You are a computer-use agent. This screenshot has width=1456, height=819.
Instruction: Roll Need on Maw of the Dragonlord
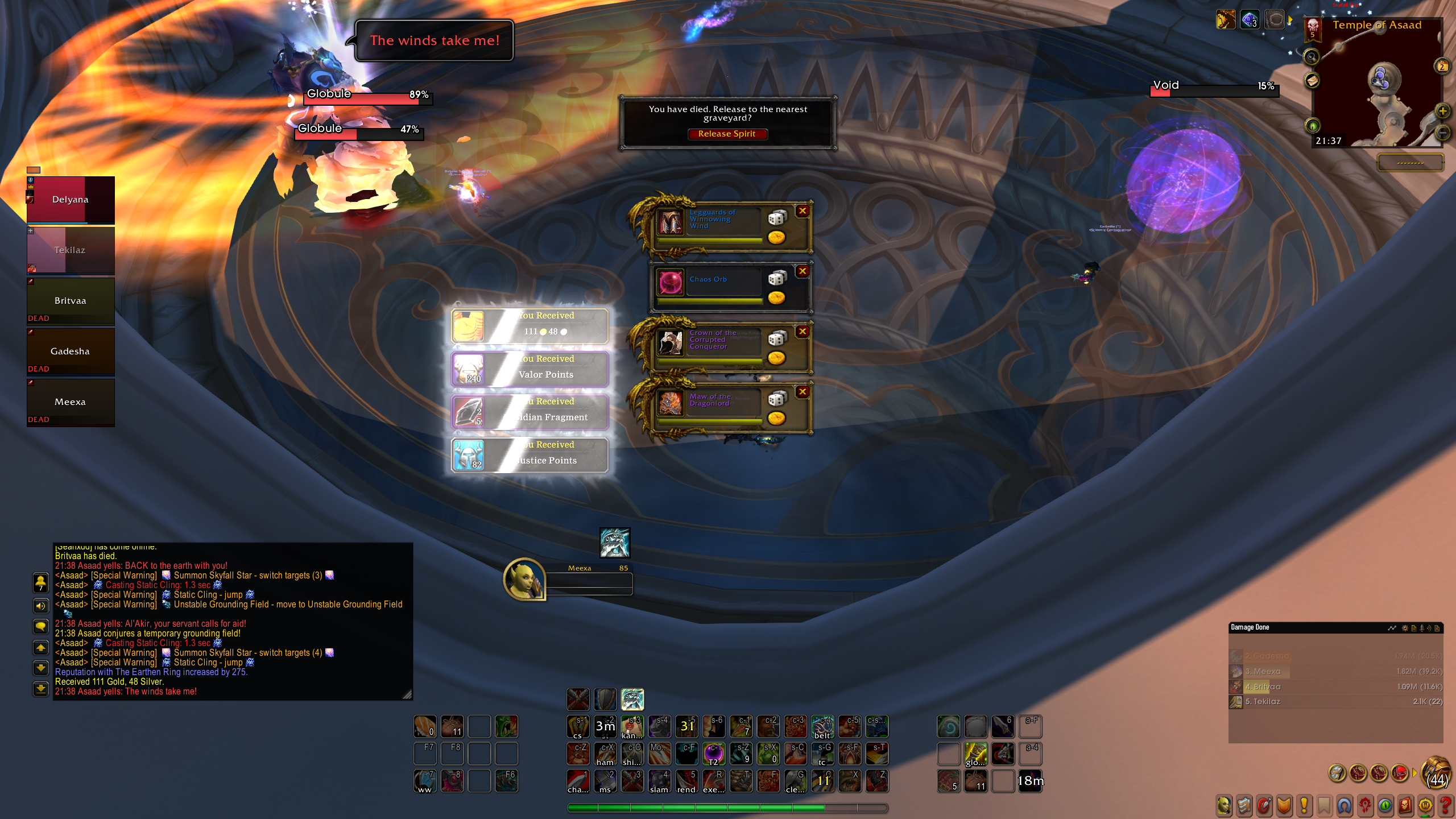[777, 399]
